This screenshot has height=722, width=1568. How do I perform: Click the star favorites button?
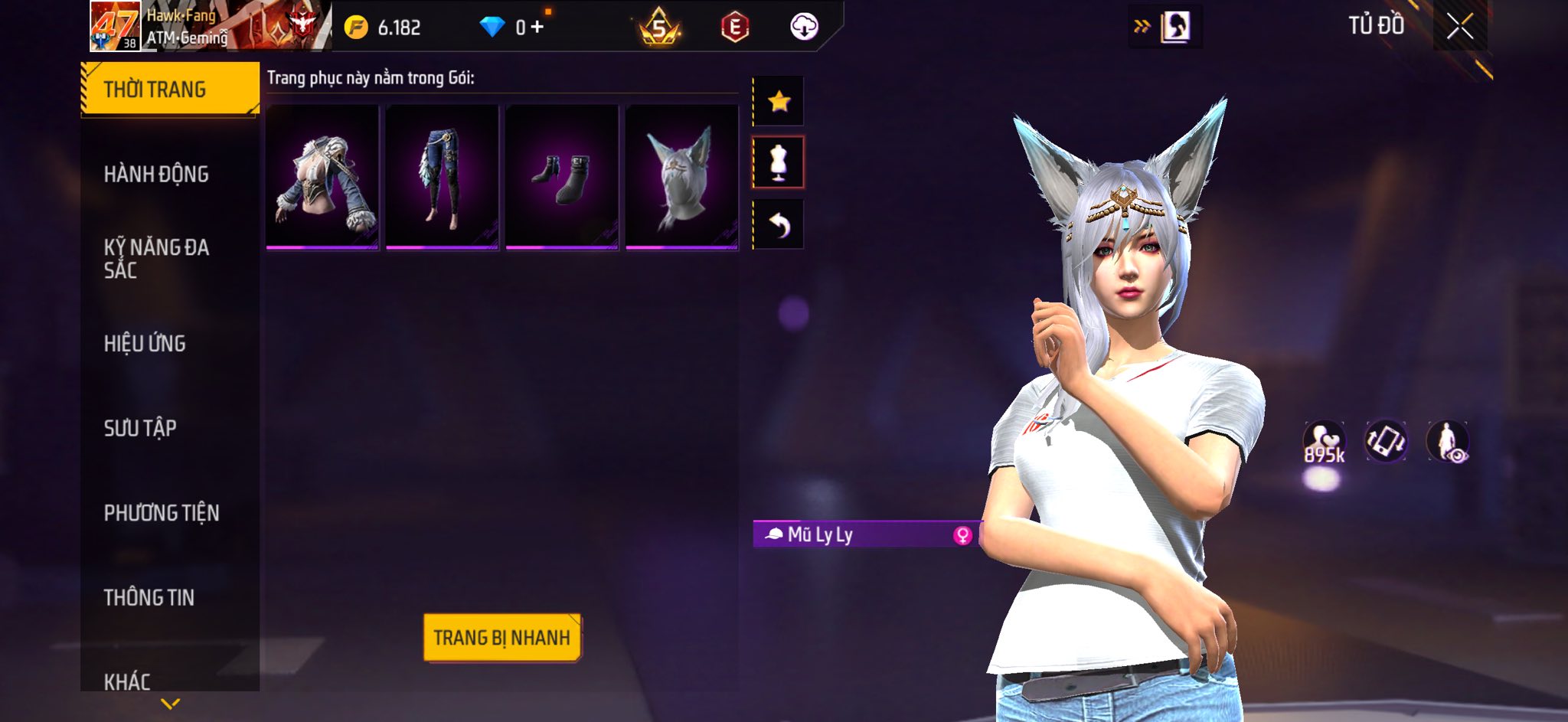point(779,101)
